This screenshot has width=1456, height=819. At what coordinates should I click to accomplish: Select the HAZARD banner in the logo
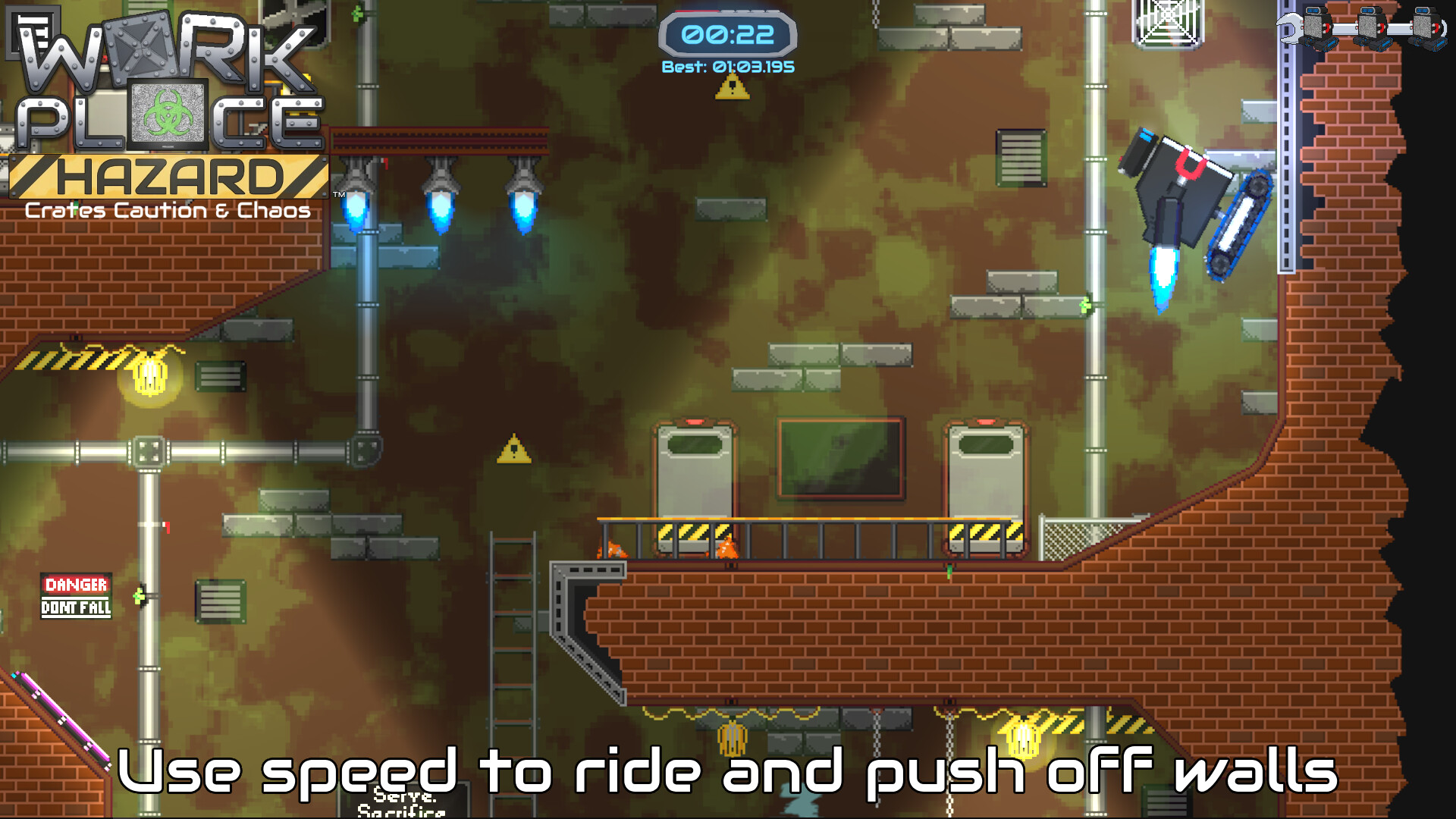(x=168, y=176)
